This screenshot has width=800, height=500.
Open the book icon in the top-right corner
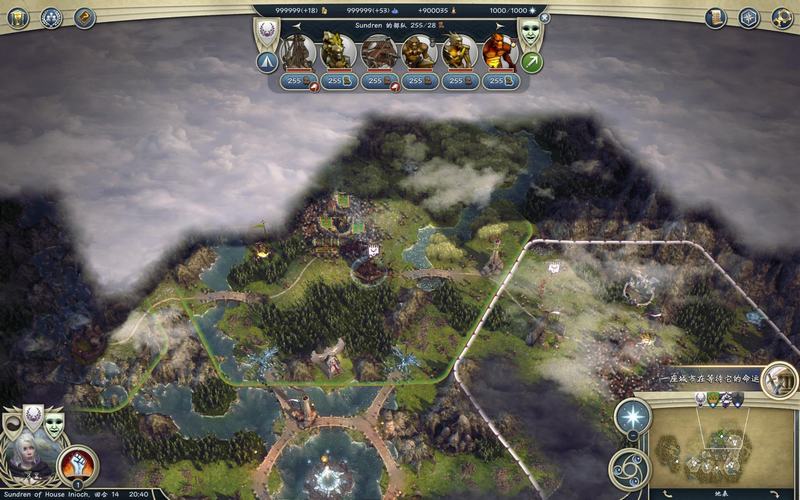pyautogui.click(x=716, y=17)
